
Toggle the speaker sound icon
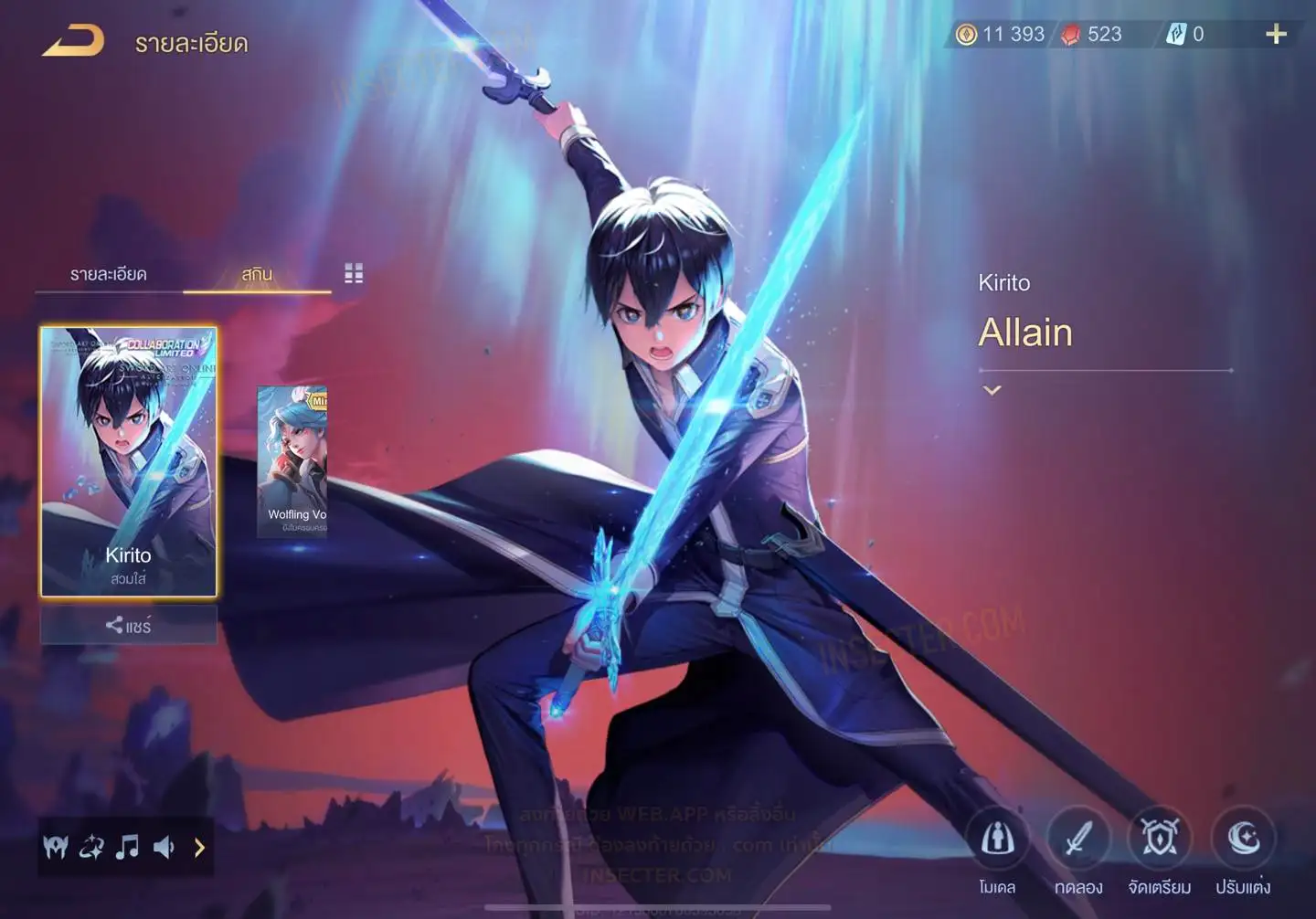coord(164,848)
